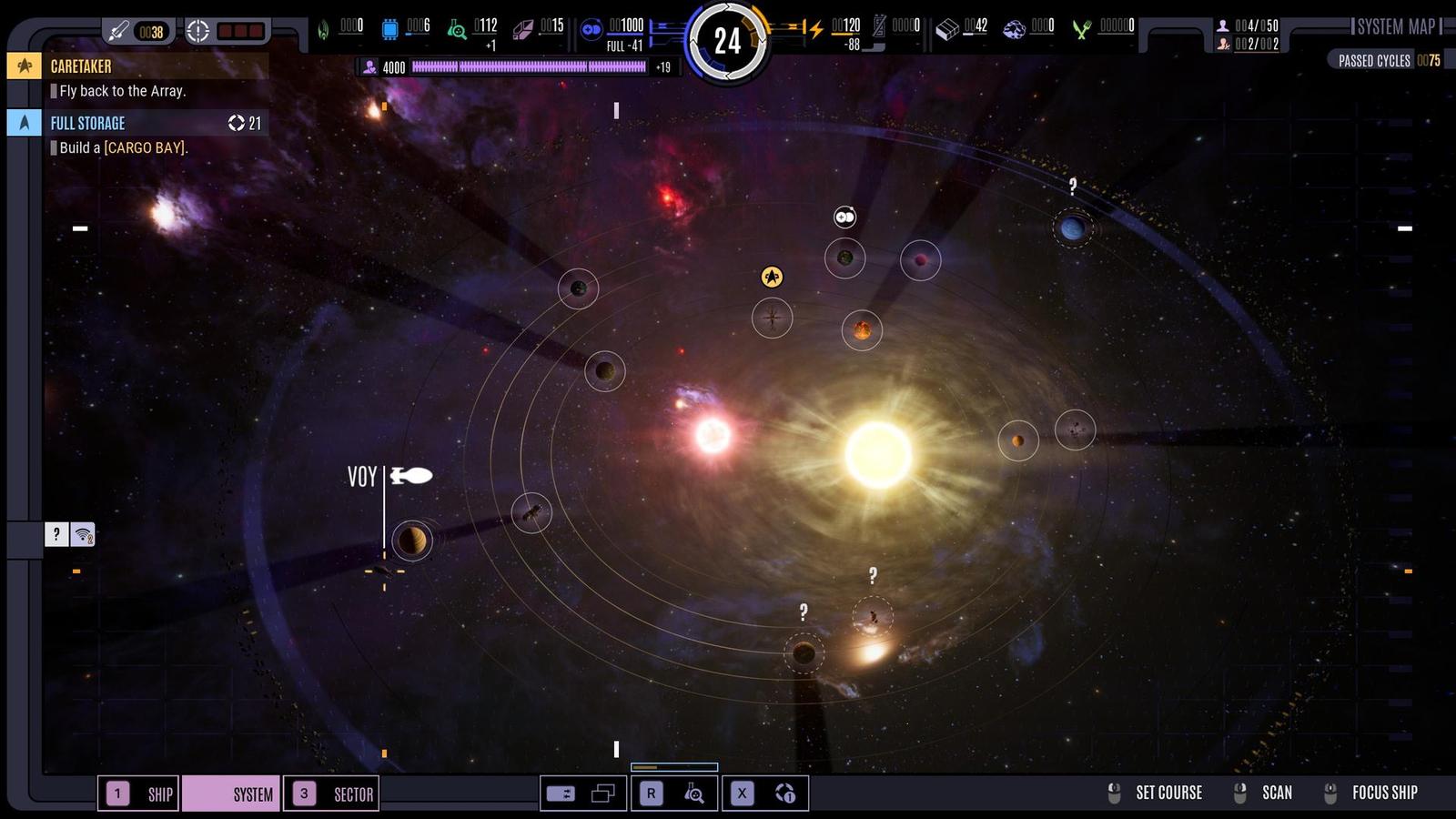Click the transfer arrows toolbar icon
This screenshot has width=1456, height=819.
point(561,794)
